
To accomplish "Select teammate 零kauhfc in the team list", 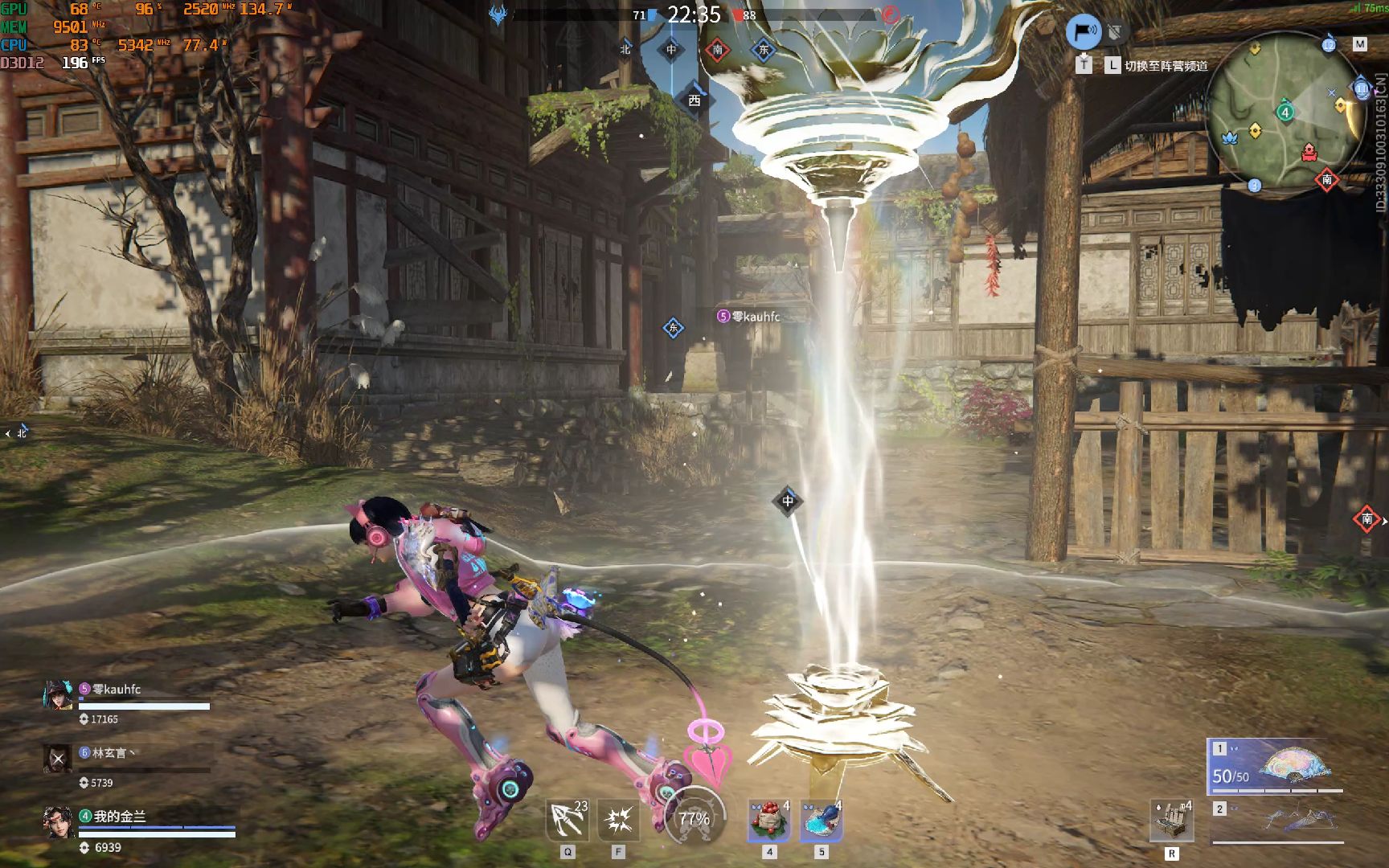I will pyautogui.click(x=117, y=690).
